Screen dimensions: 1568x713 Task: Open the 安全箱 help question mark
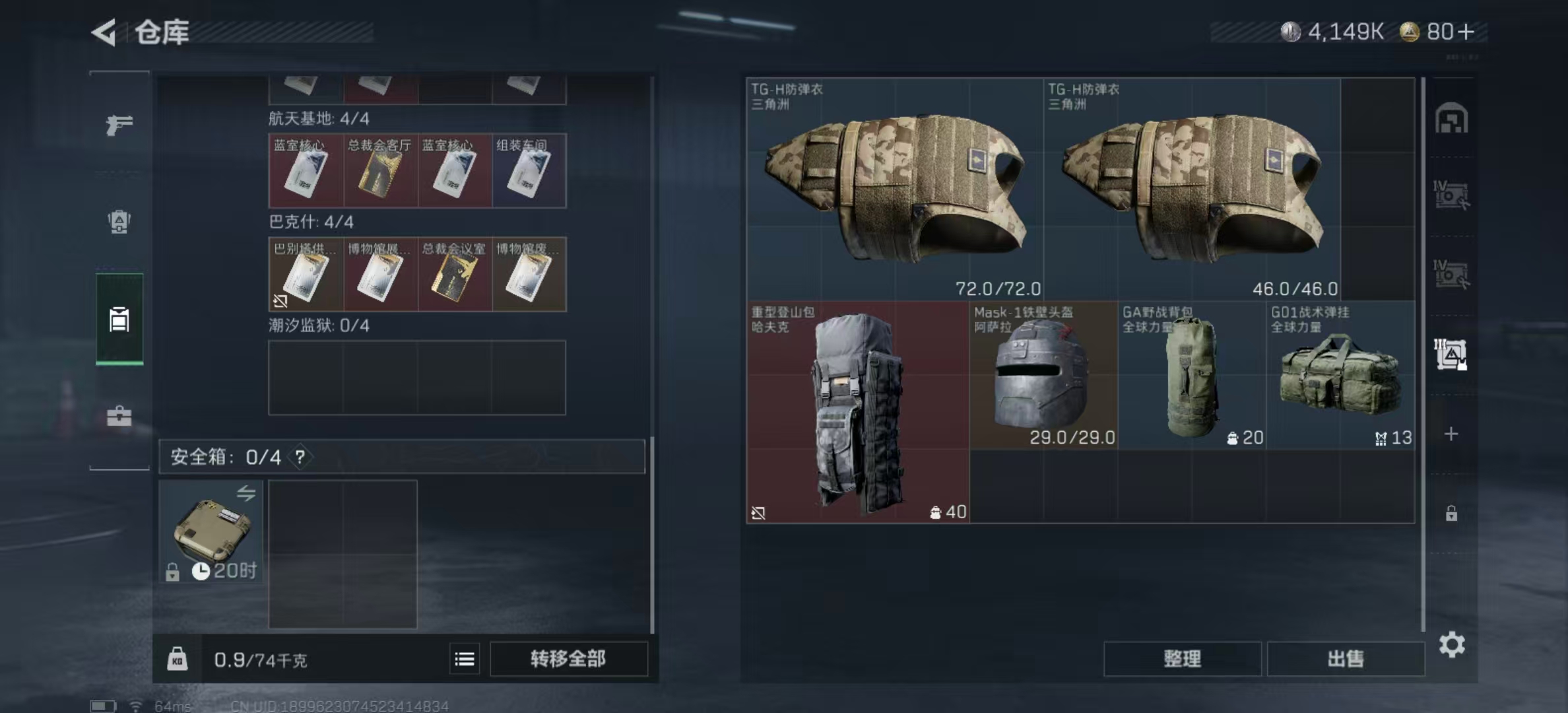[300, 457]
